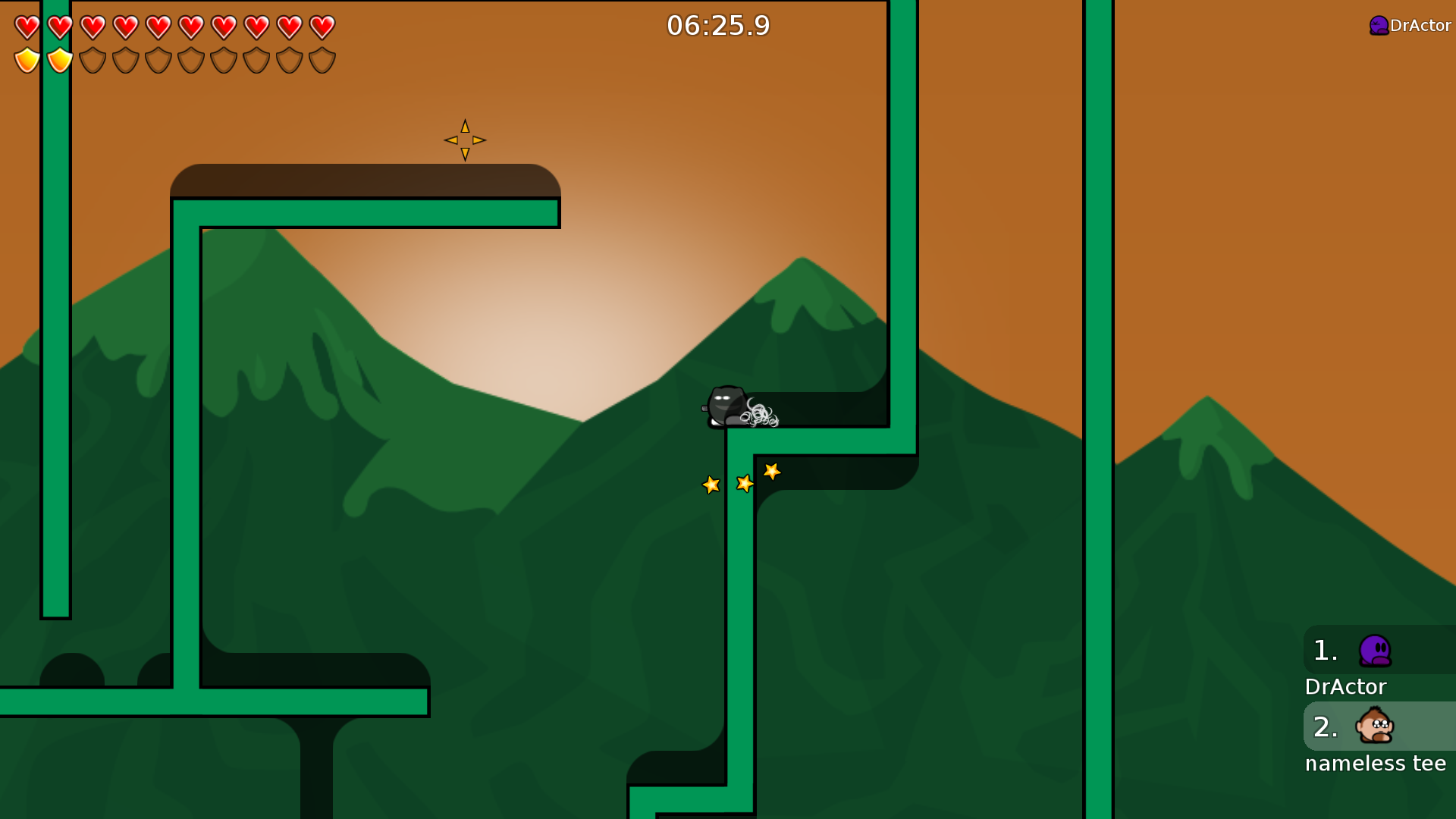Click the rightmost star near the platform edge
This screenshot has height=819, width=1456.
tap(772, 471)
